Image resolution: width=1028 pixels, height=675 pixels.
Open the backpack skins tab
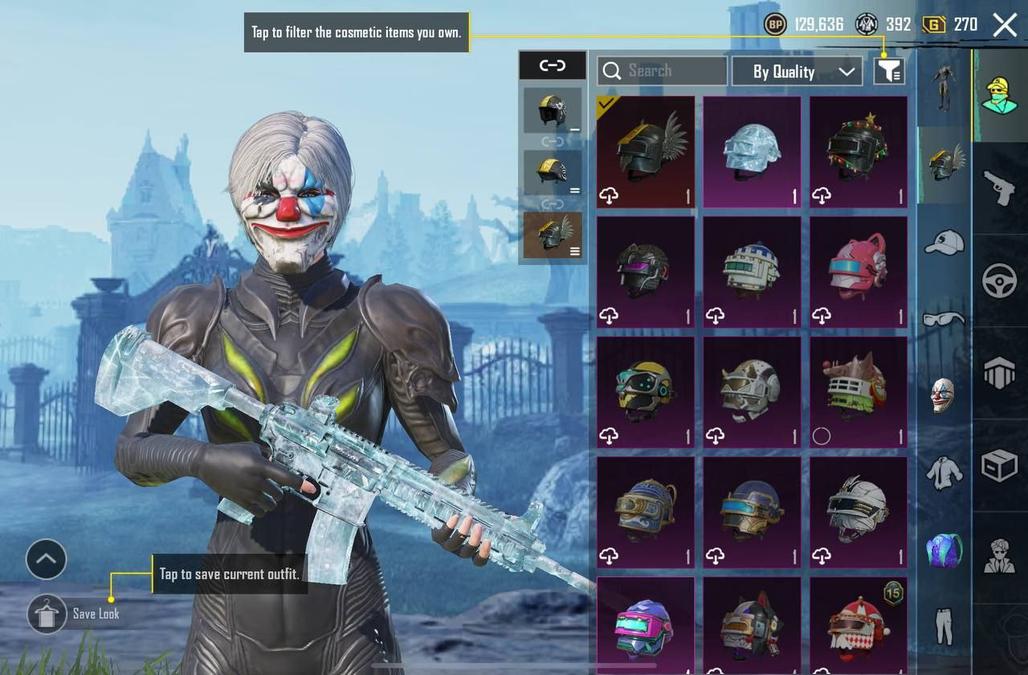coord(943,549)
